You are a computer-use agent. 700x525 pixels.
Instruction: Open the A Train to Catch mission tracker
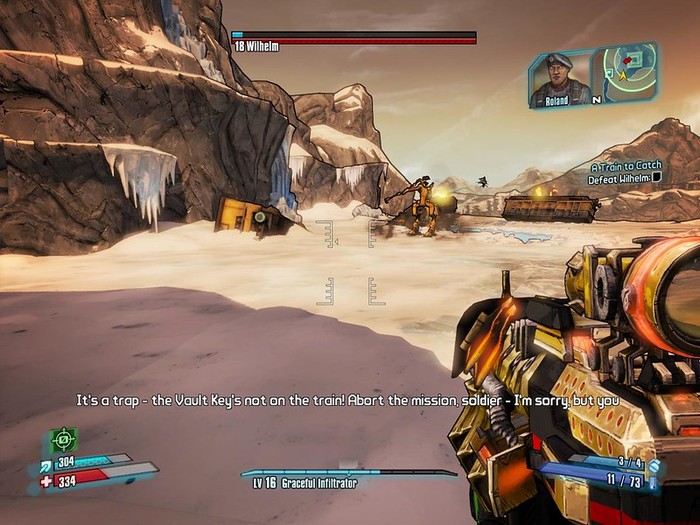[x=626, y=167]
